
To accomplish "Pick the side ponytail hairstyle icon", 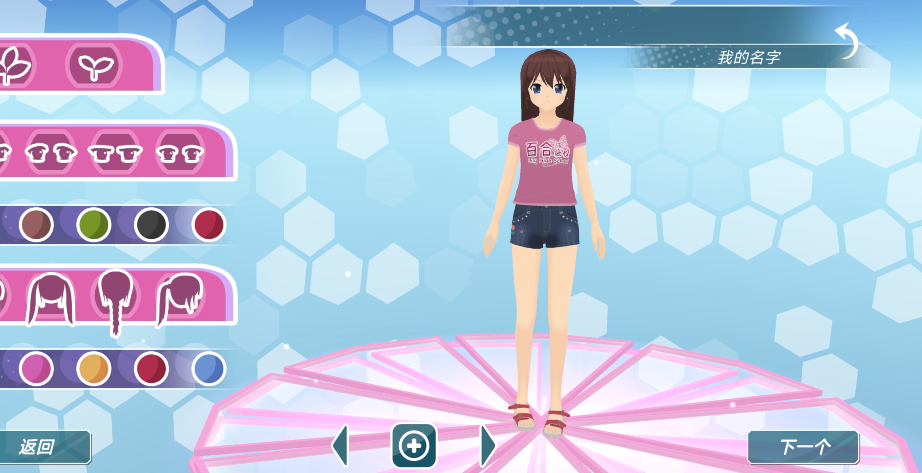I will coord(180,297).
